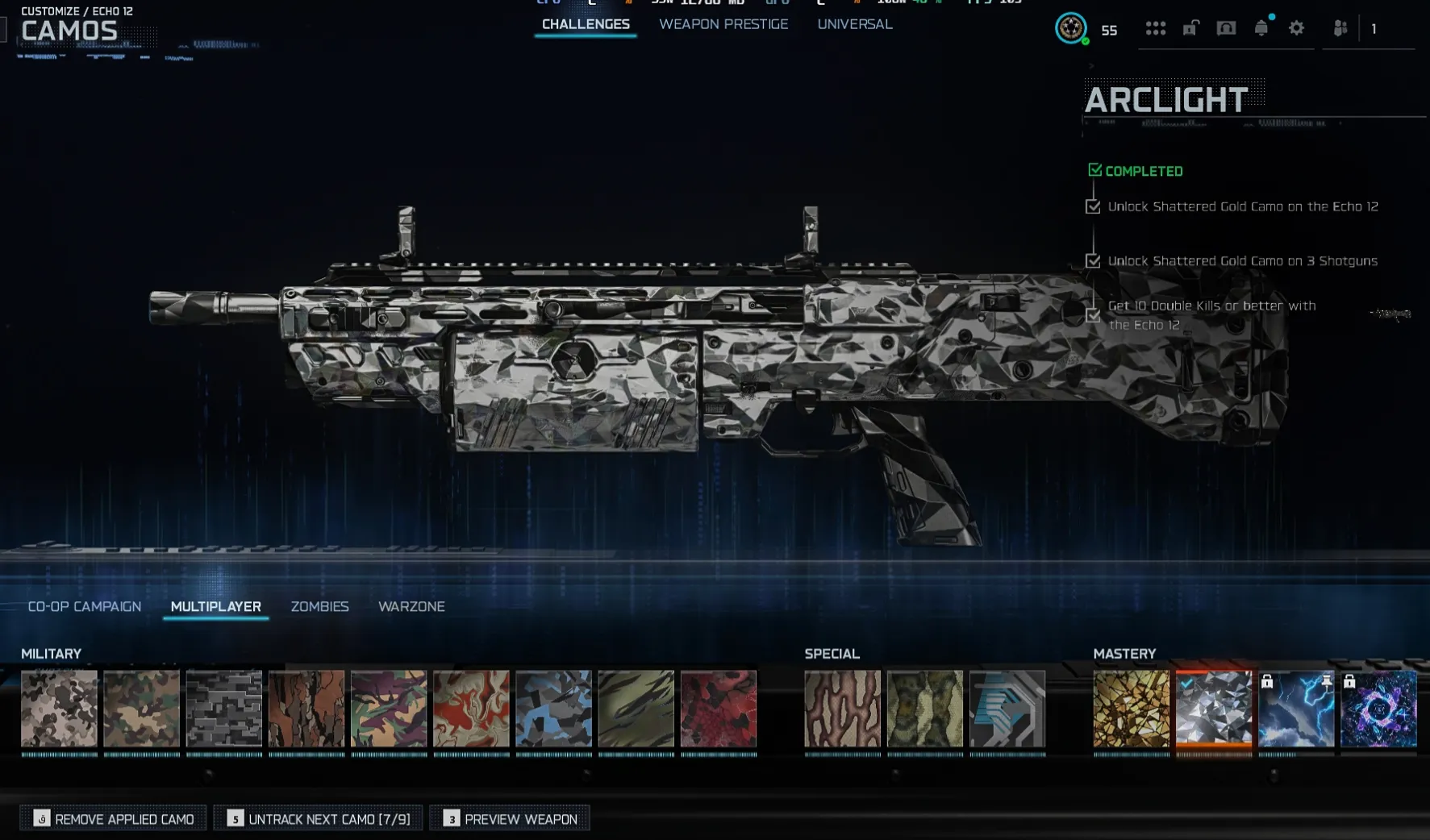The height and width of the screenshot is (840, 1430).
Task: Click the Untrack Next Camo control
Action: click(x=318, y=817)
